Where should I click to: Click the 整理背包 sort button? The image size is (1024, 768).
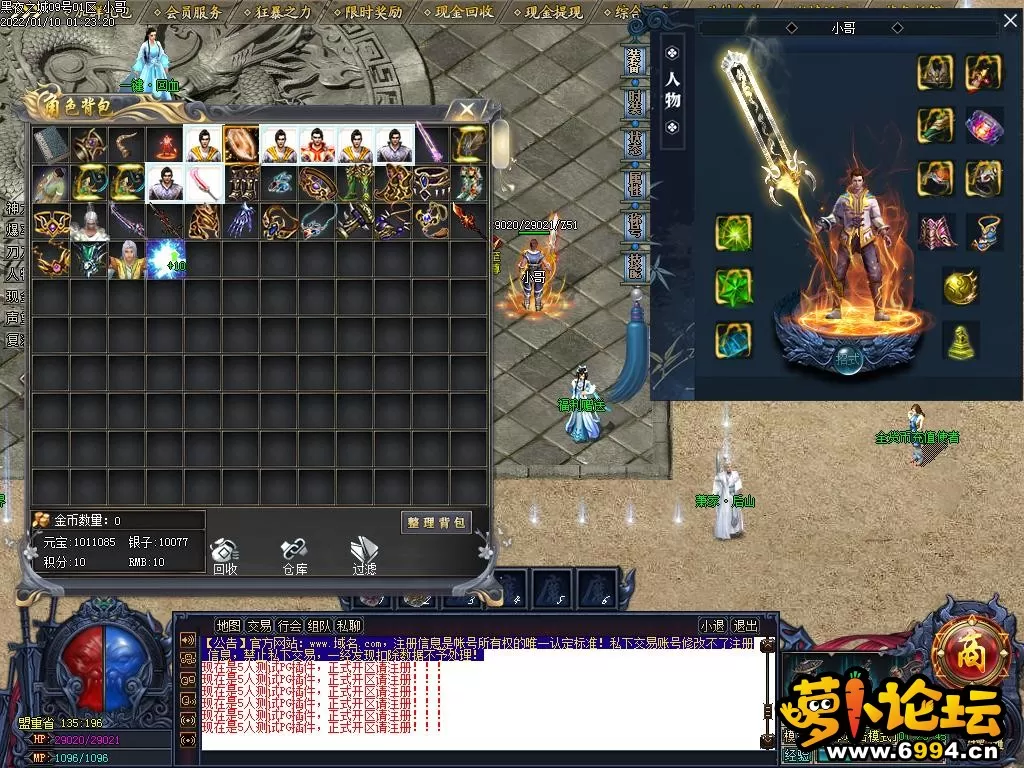tap(436, 522)
